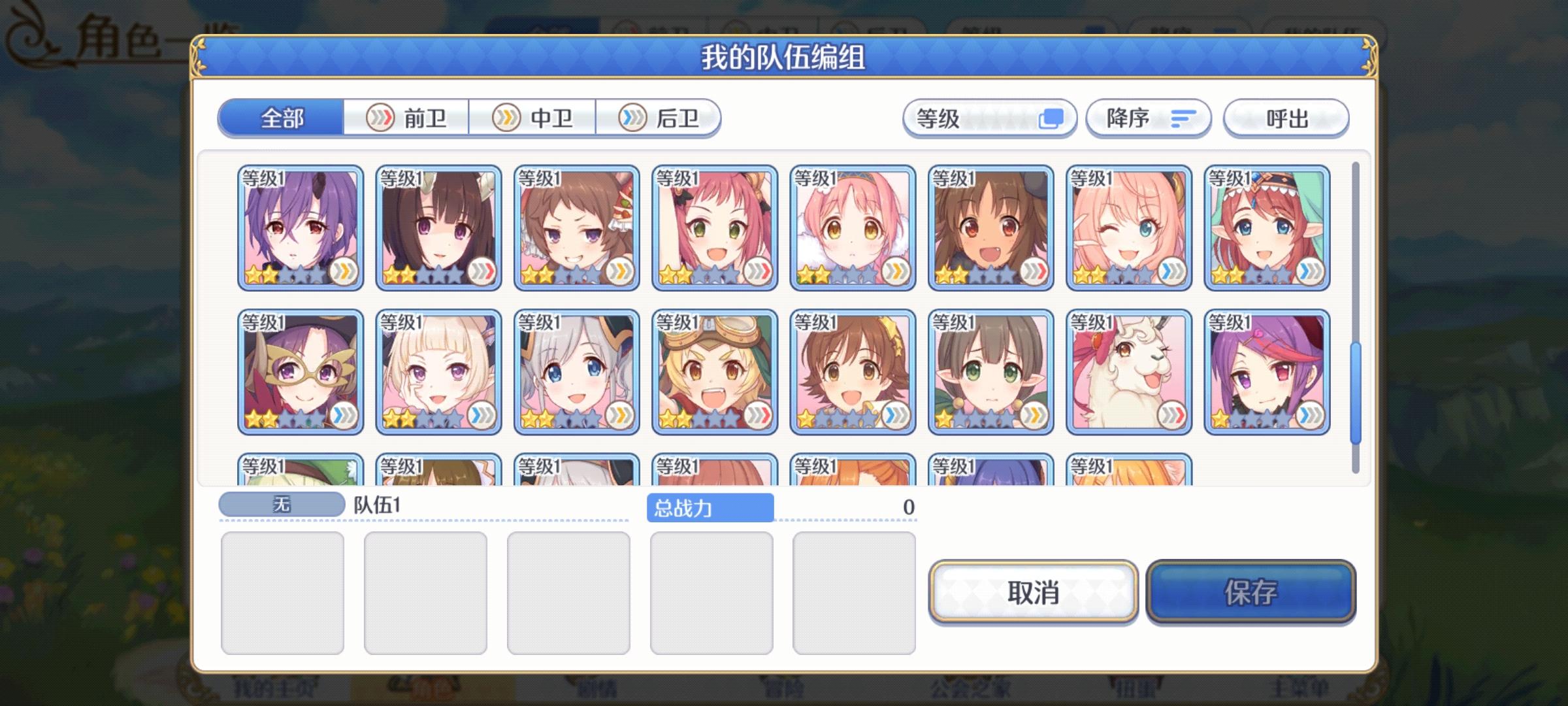Select the first empty team slot
This screenshot has width=1568, height=706.
point(284,592)
